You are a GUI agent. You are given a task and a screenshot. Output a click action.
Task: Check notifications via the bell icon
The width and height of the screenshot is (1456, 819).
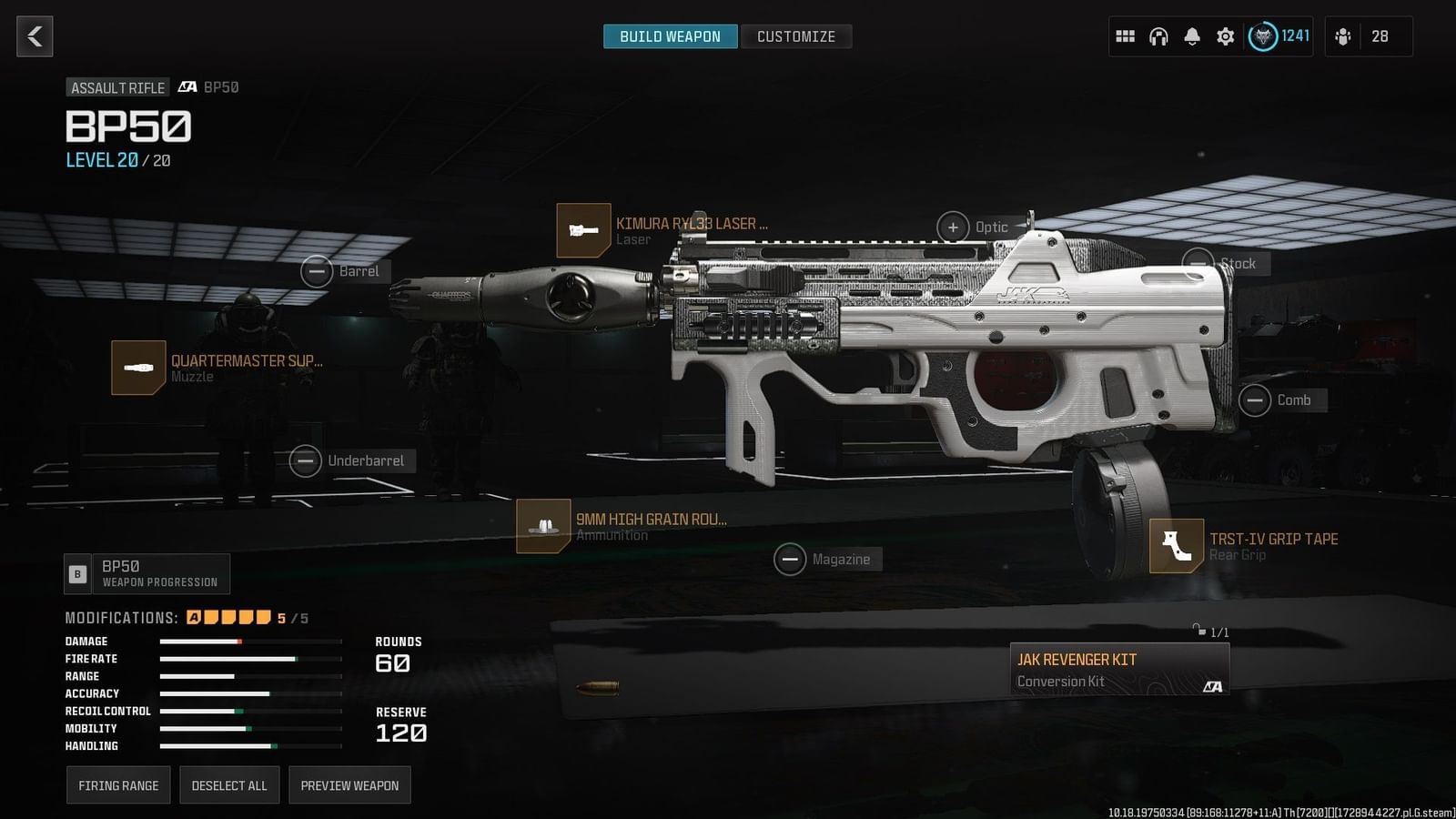pos(1191,36)
